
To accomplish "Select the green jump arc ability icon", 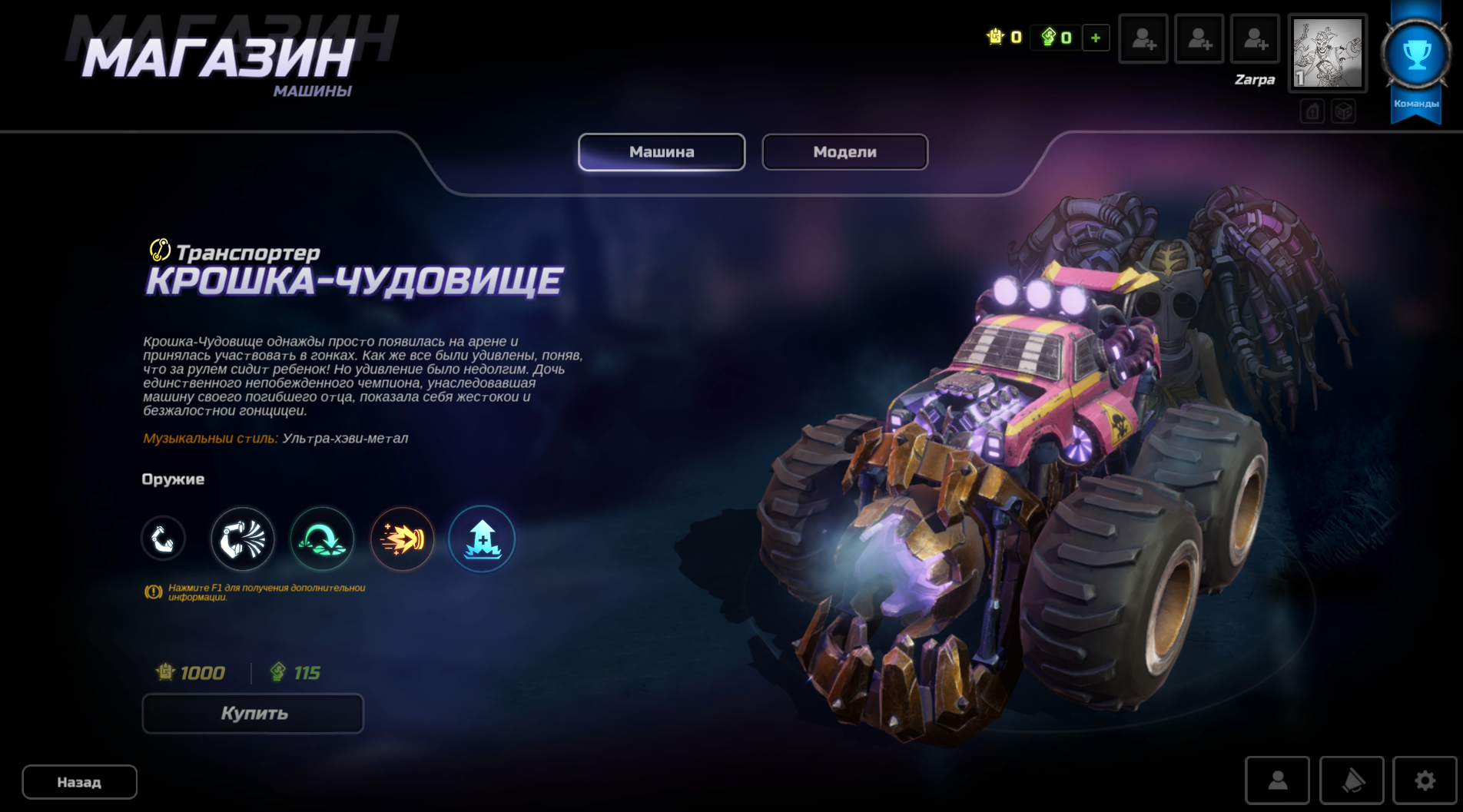I will click(322, 539).
